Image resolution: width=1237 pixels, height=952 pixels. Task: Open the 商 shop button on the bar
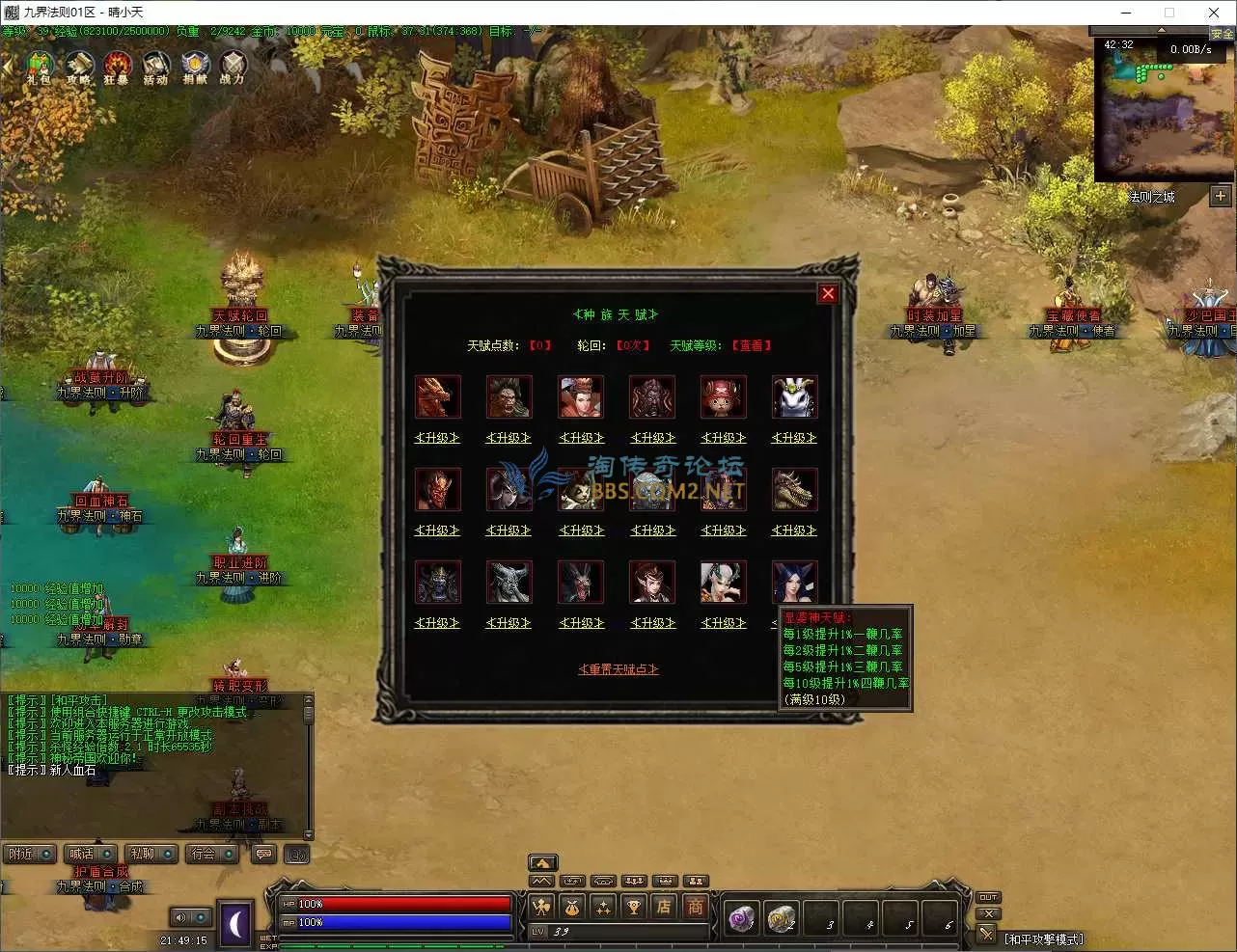(x=695, y=907)
